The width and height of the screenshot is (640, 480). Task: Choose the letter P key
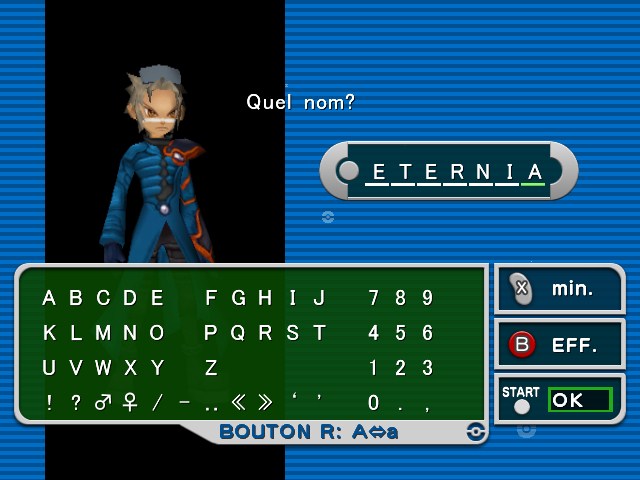pos(211,333)
